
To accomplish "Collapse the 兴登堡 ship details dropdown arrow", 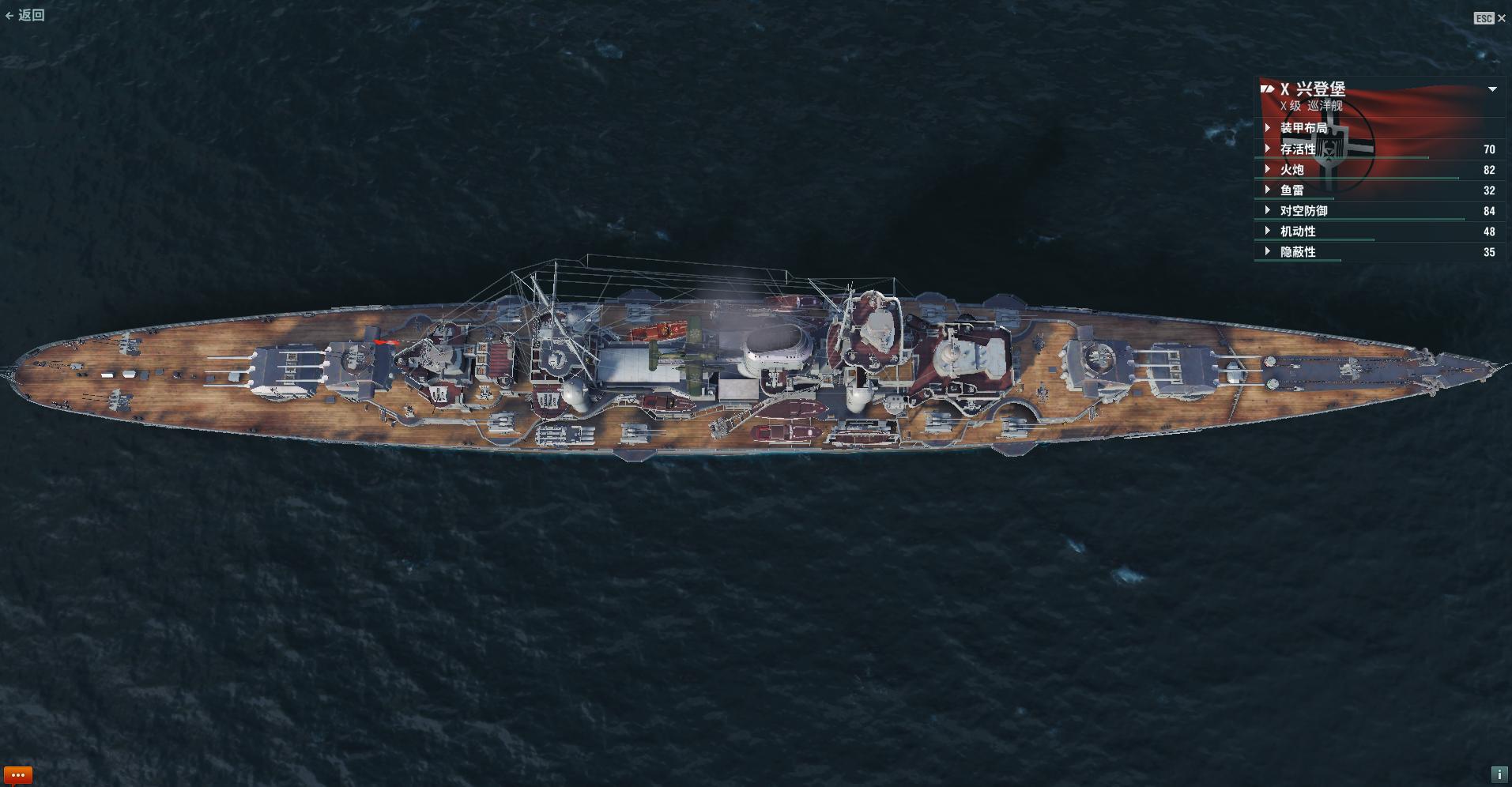I will pos(1492,89).
